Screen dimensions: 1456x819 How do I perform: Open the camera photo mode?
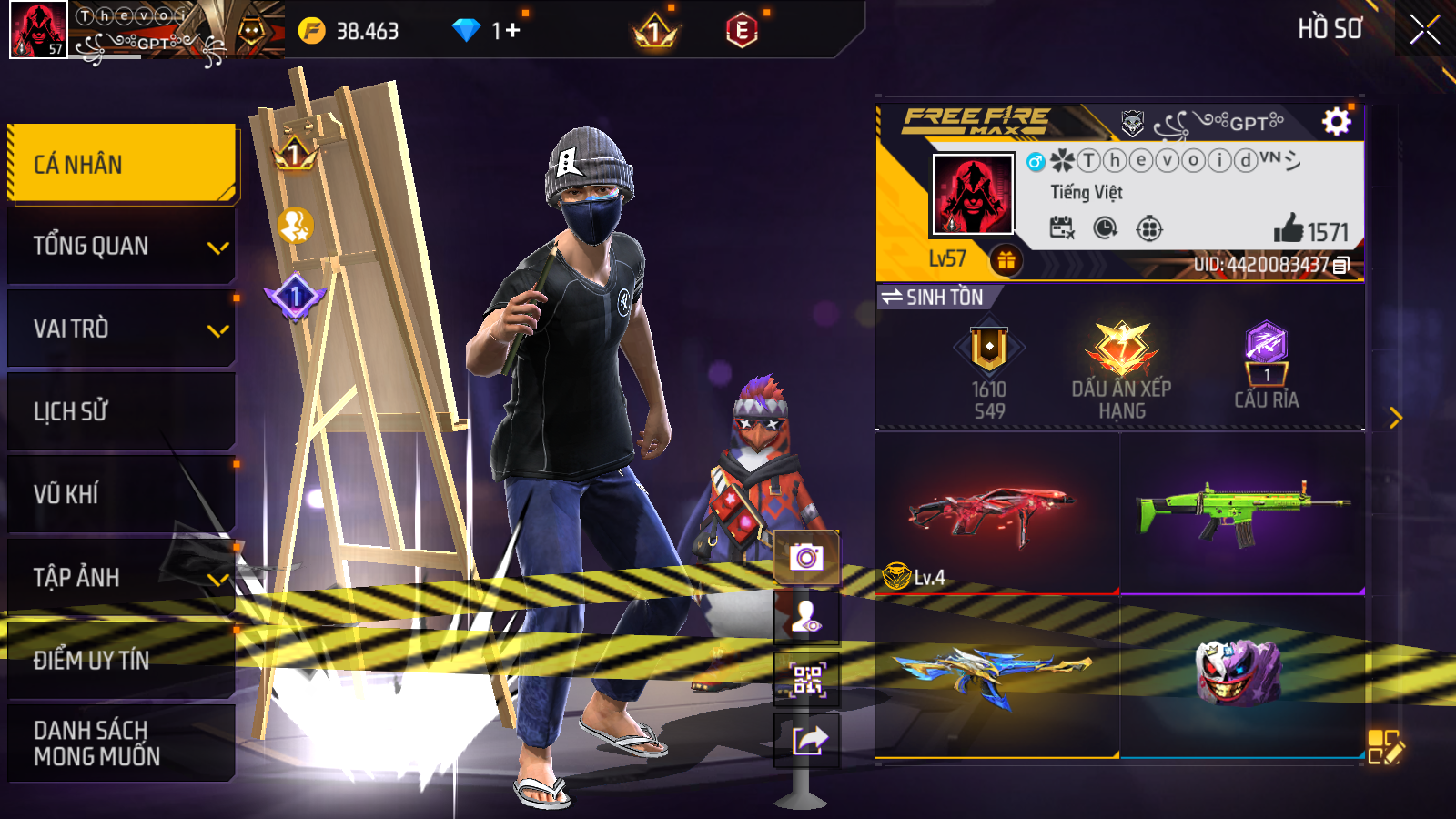coord(806,557)
